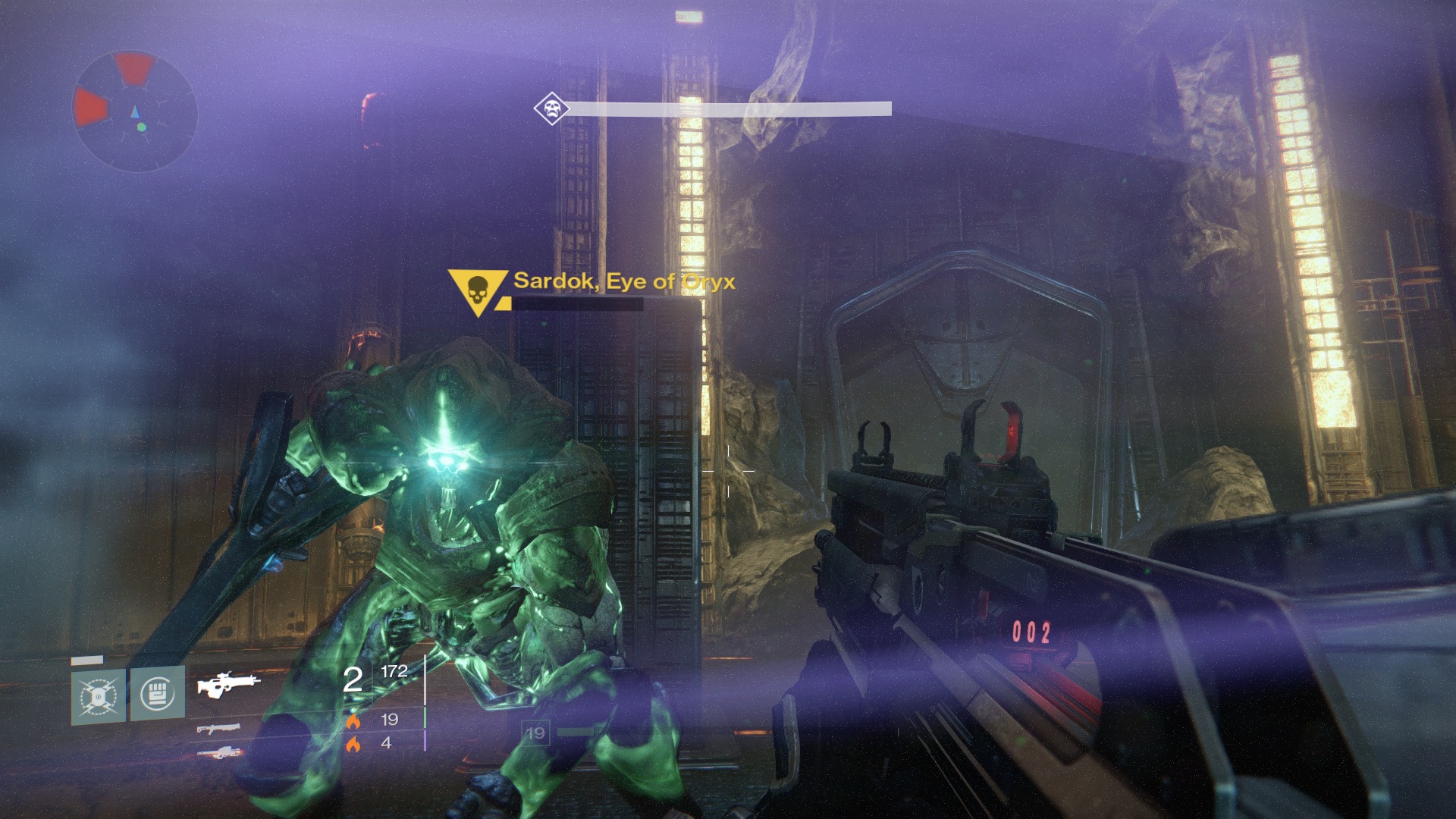Image resolution: width=1456 pixels, height=819 pixels.
Task: Select the grenade ability icon
Action: 99,695
